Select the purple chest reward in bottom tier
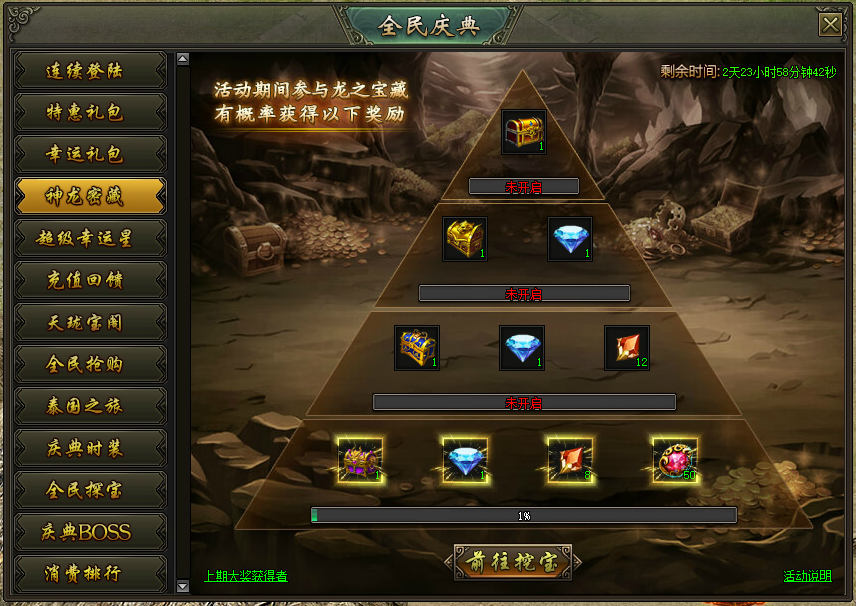This screenshot has height=606, width=856. [x=360, y=460]
